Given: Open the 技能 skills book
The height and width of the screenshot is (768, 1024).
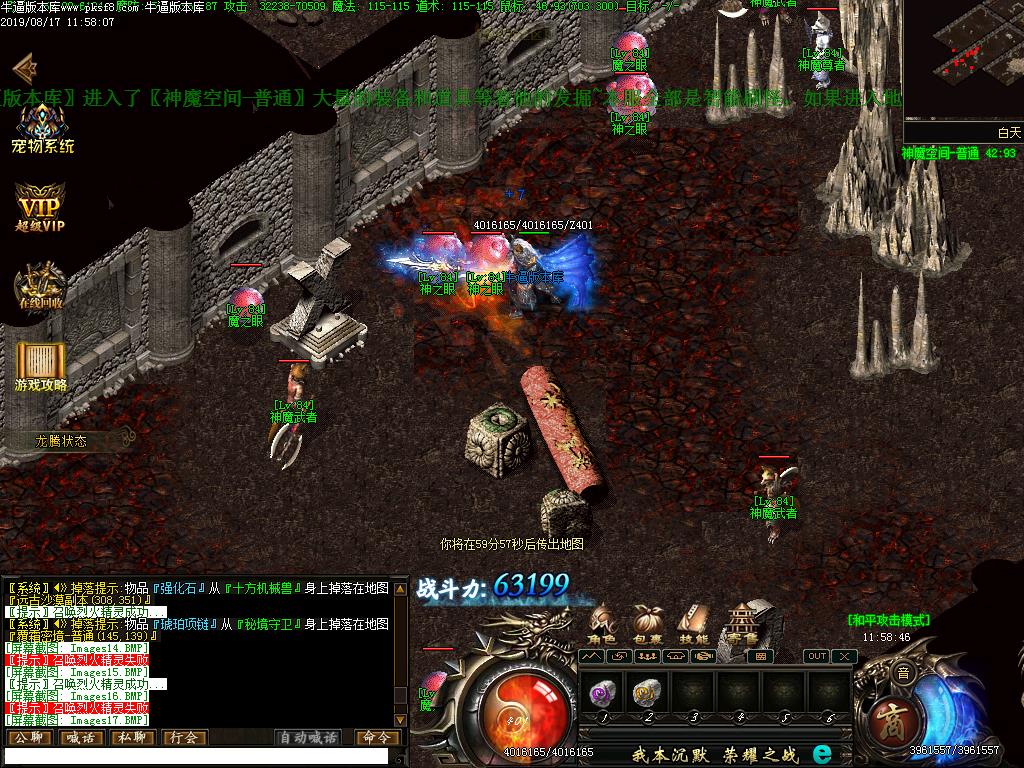Looking at the screenshot, I should (692, 624).
